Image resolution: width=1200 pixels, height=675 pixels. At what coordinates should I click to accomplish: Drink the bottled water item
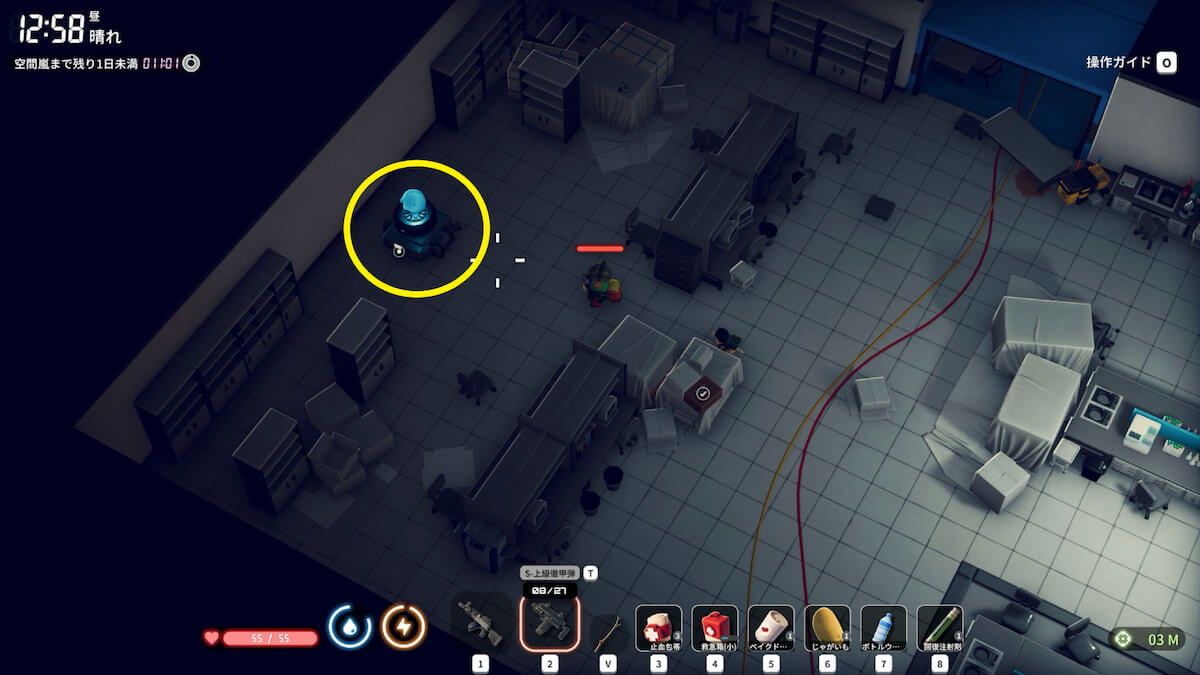point(883,629)
